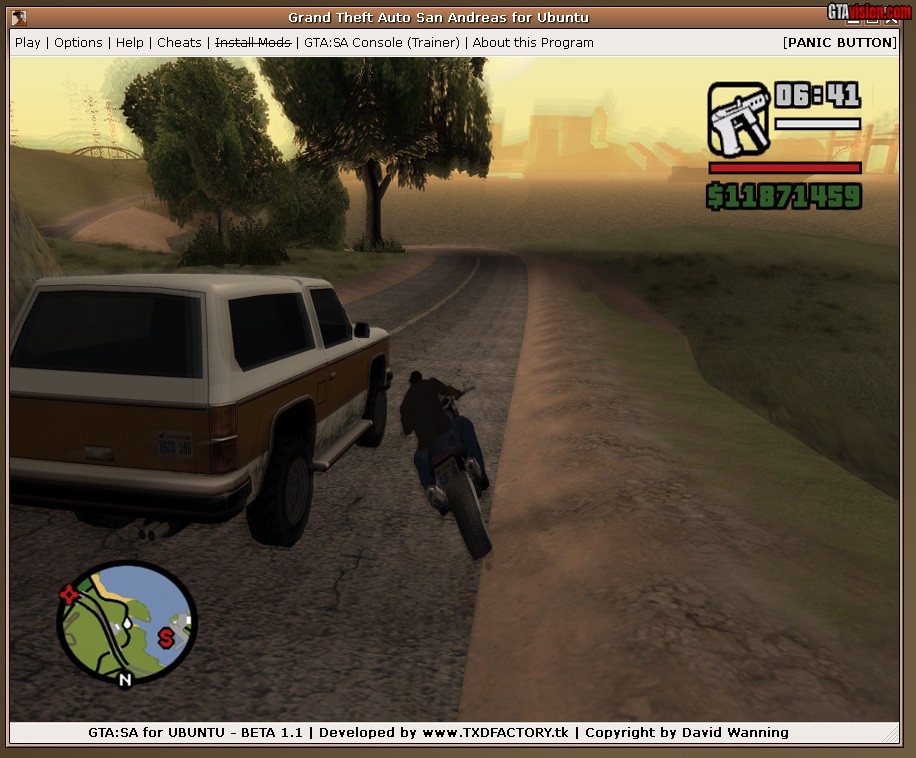
Task: Open the Options menu
Action: pyautogui.click(x=78, y=43)
